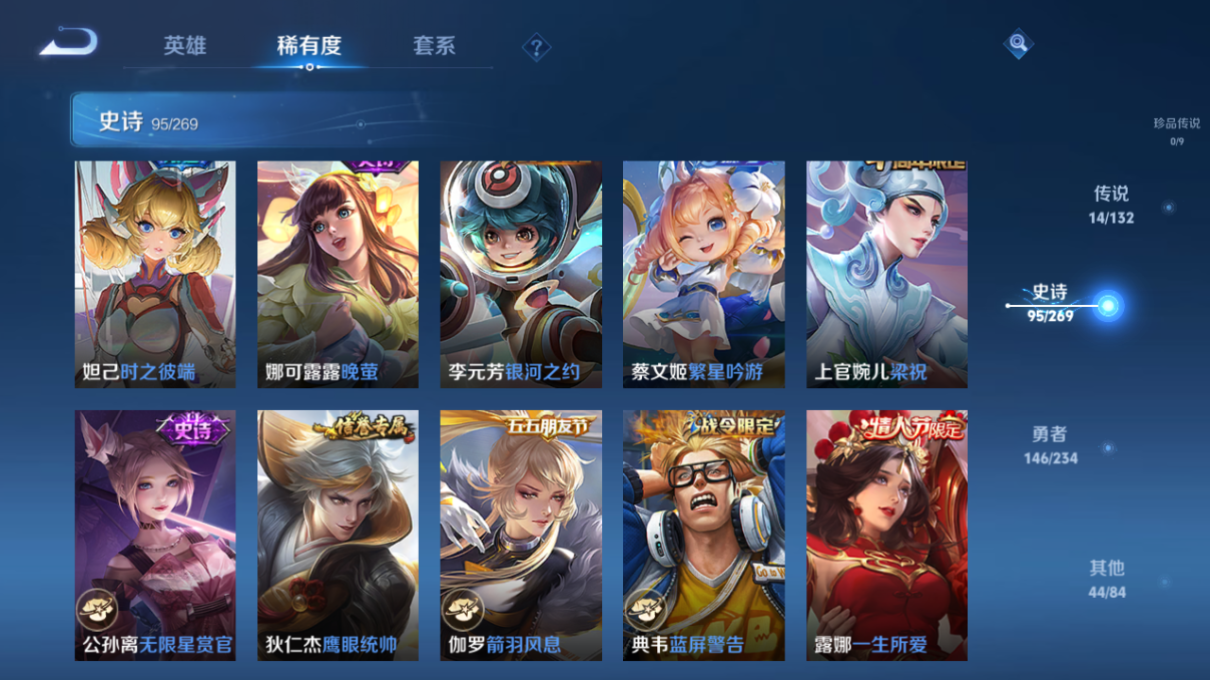Select the 史诗 rarity section

1051,302
